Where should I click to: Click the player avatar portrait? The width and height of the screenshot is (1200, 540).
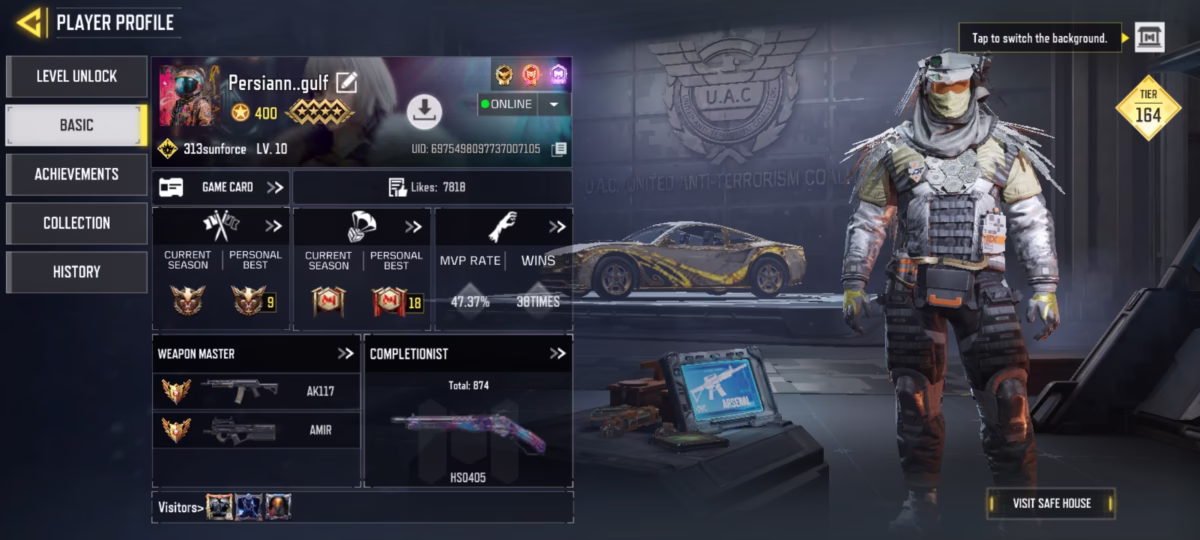click(x=189, y=96)
